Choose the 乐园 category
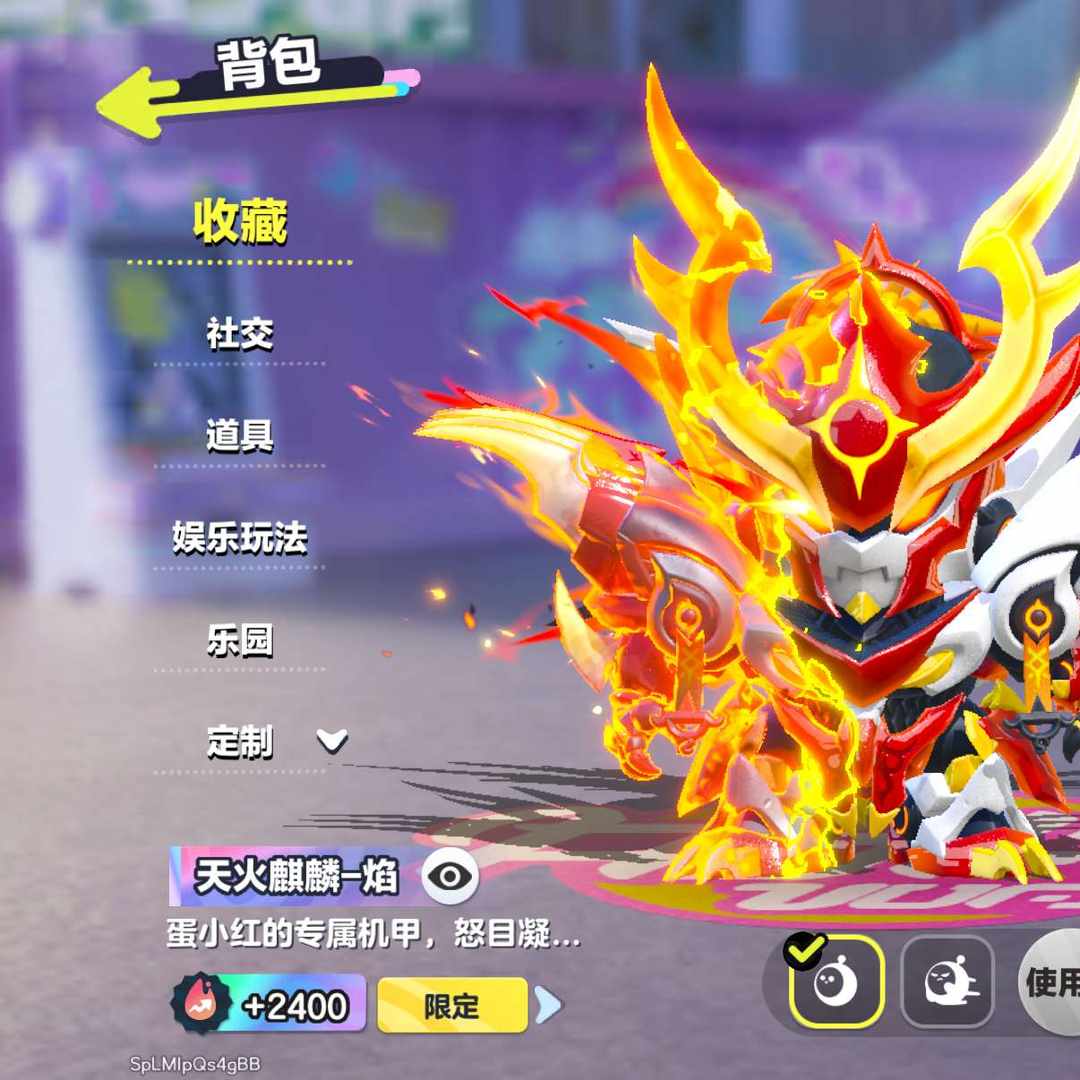This screenshot has width=1080, height=1080. pyautogui.click(x=240, y=641)
